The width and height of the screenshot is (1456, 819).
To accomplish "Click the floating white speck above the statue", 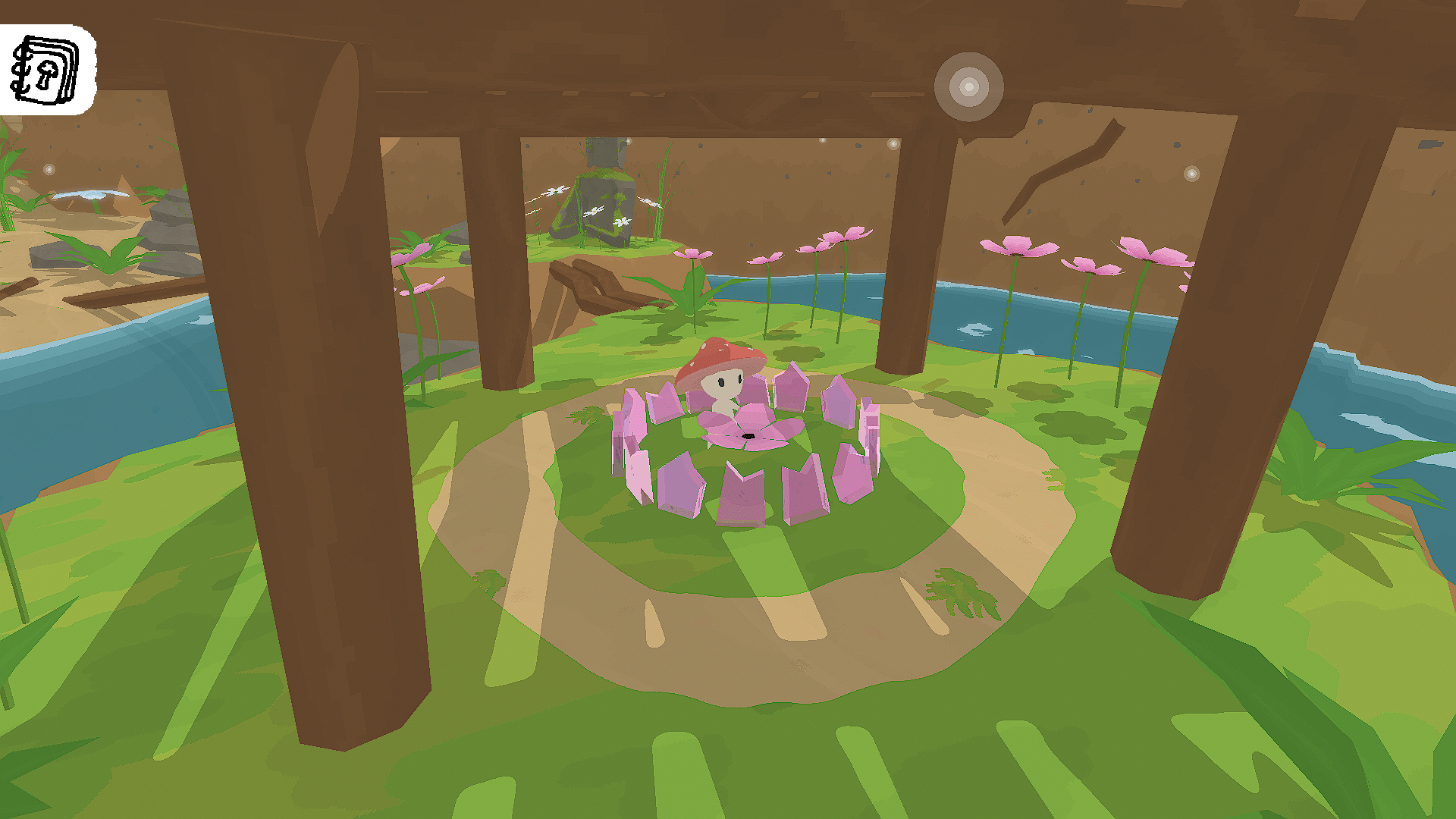I will 629,141.
